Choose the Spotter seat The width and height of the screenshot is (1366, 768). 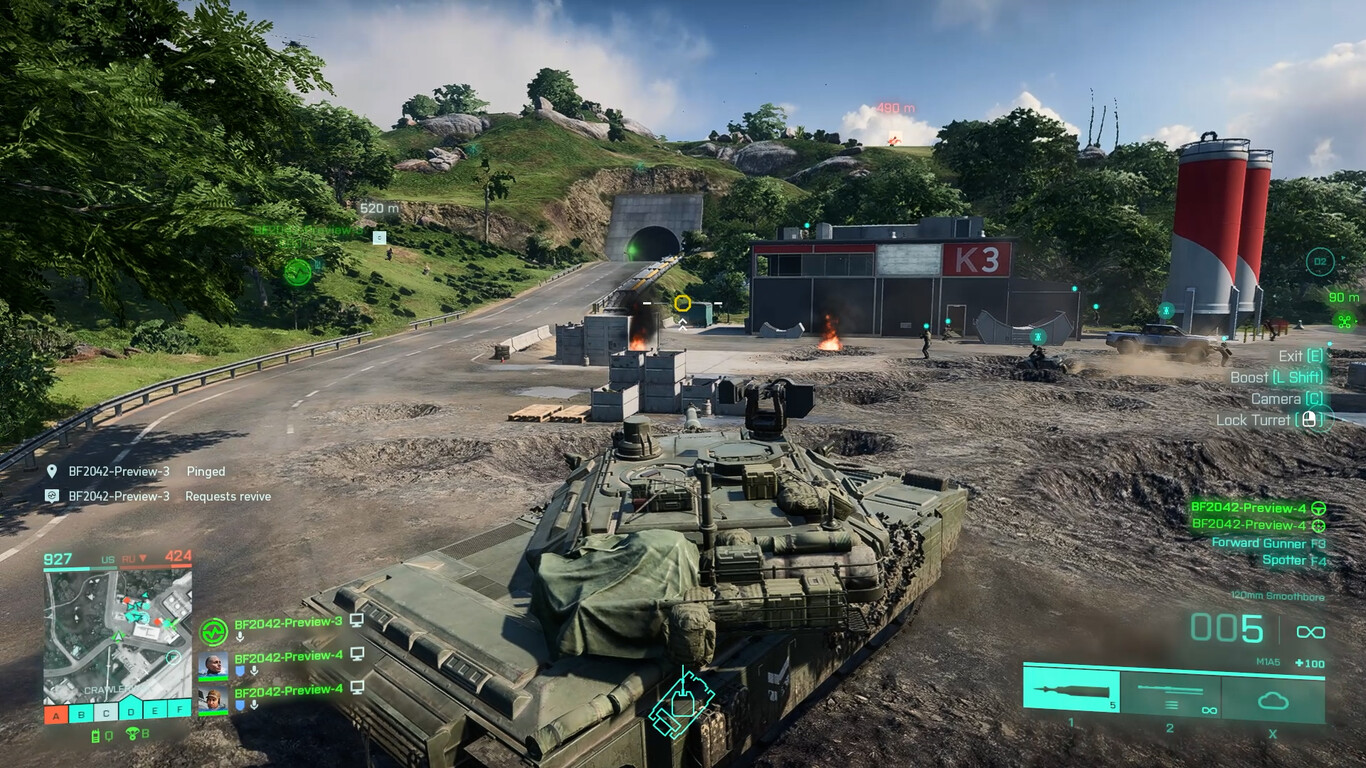(1285, 560)
